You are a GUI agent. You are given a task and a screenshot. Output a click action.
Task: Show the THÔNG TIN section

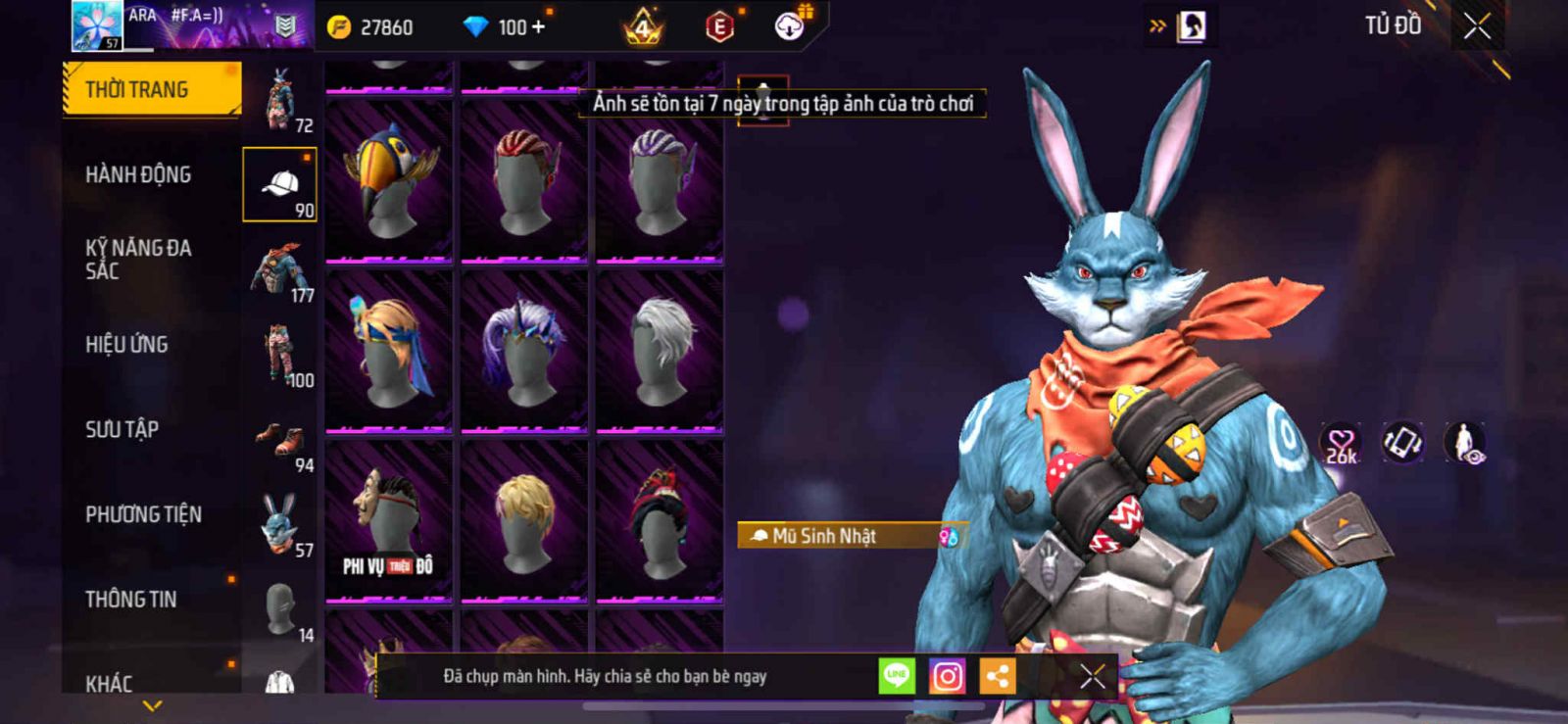click(130, 599)
